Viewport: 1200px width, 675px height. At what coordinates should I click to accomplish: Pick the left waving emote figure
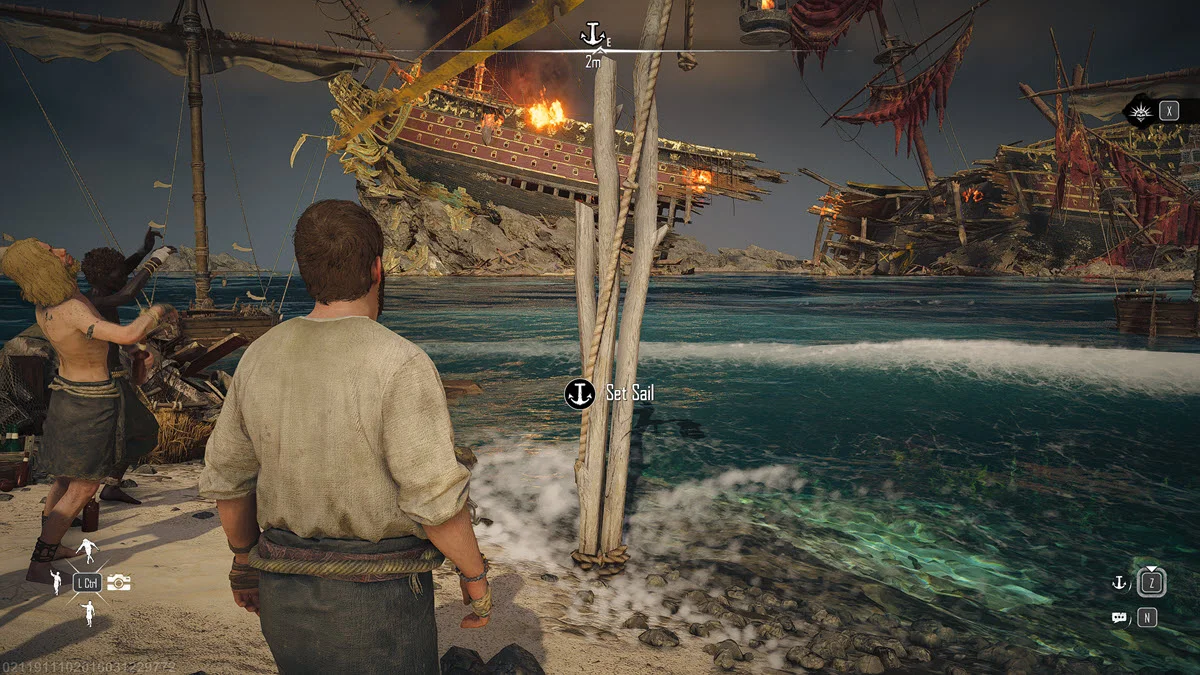click(x=57, y=582)
